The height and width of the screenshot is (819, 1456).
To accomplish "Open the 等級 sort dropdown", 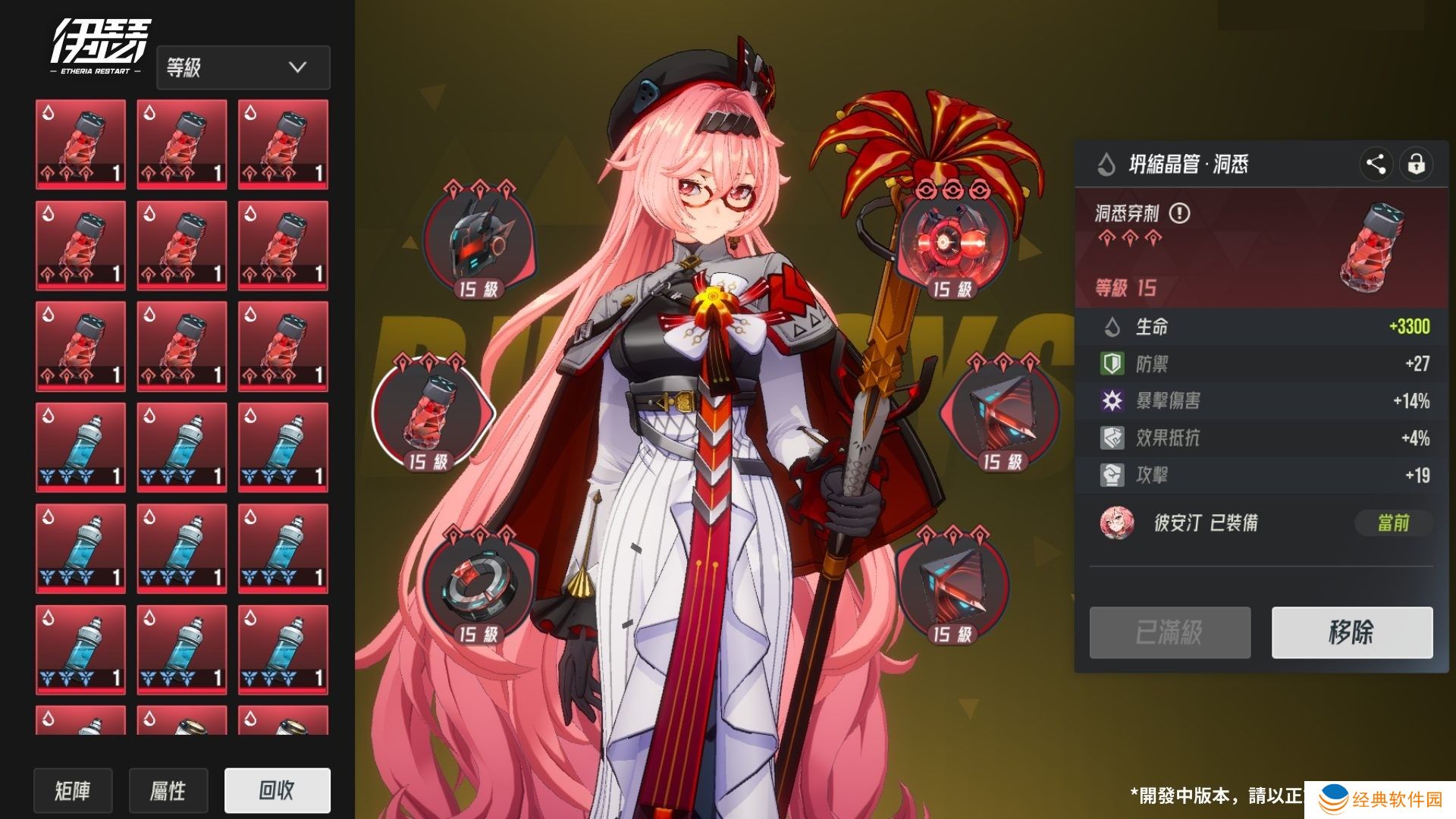I will tap(243, 67).
